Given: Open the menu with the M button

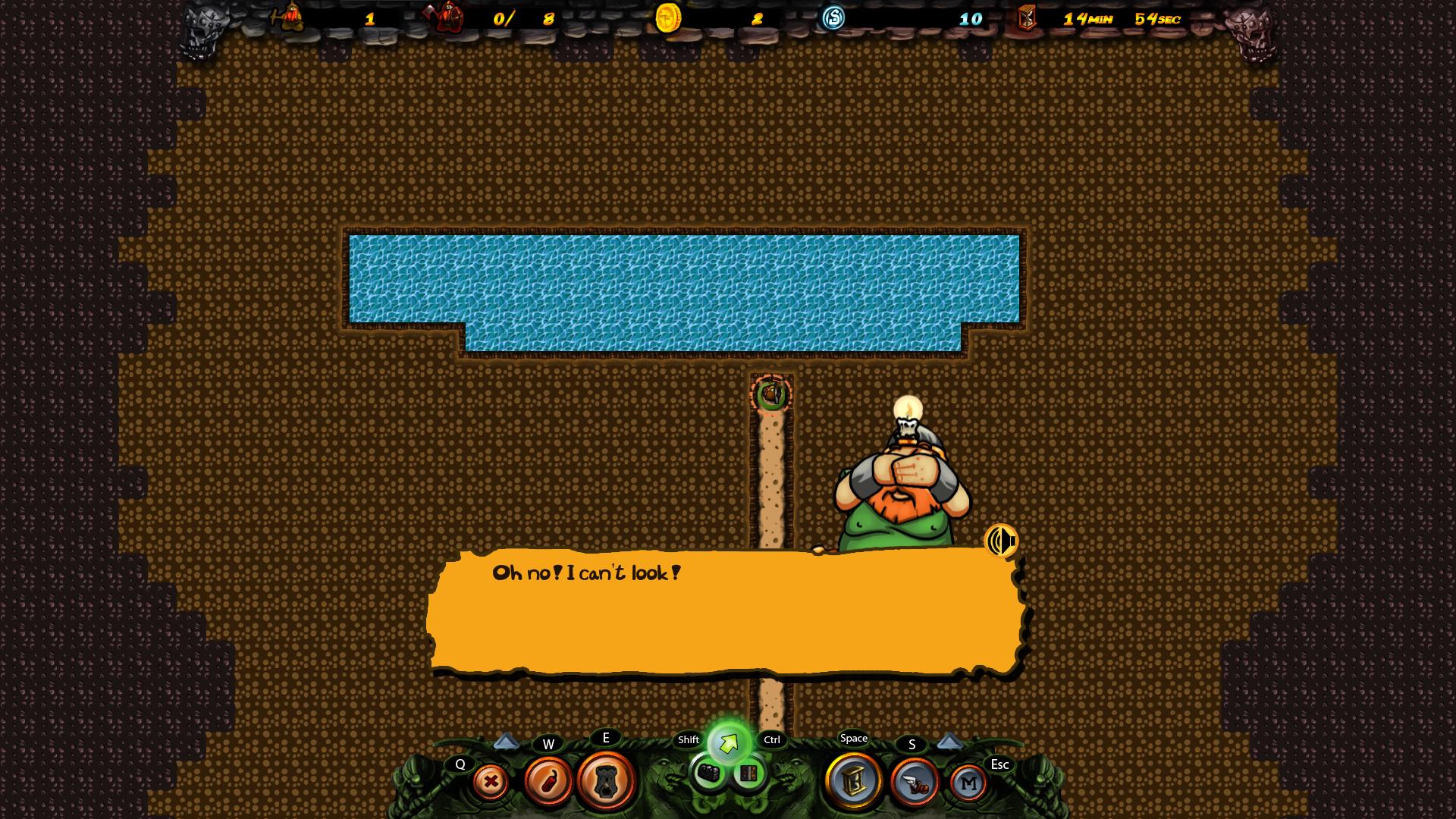Looking at the screenshot, I should click(968, 783).
